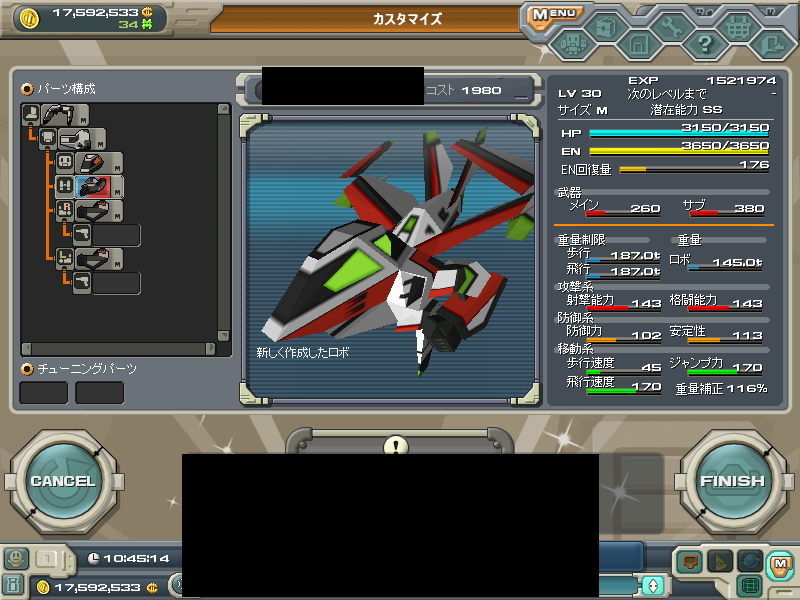Click the exit arrow hexagon icon
The width and height of the screenshot is (800, 600).
click(x=772, y=44)
